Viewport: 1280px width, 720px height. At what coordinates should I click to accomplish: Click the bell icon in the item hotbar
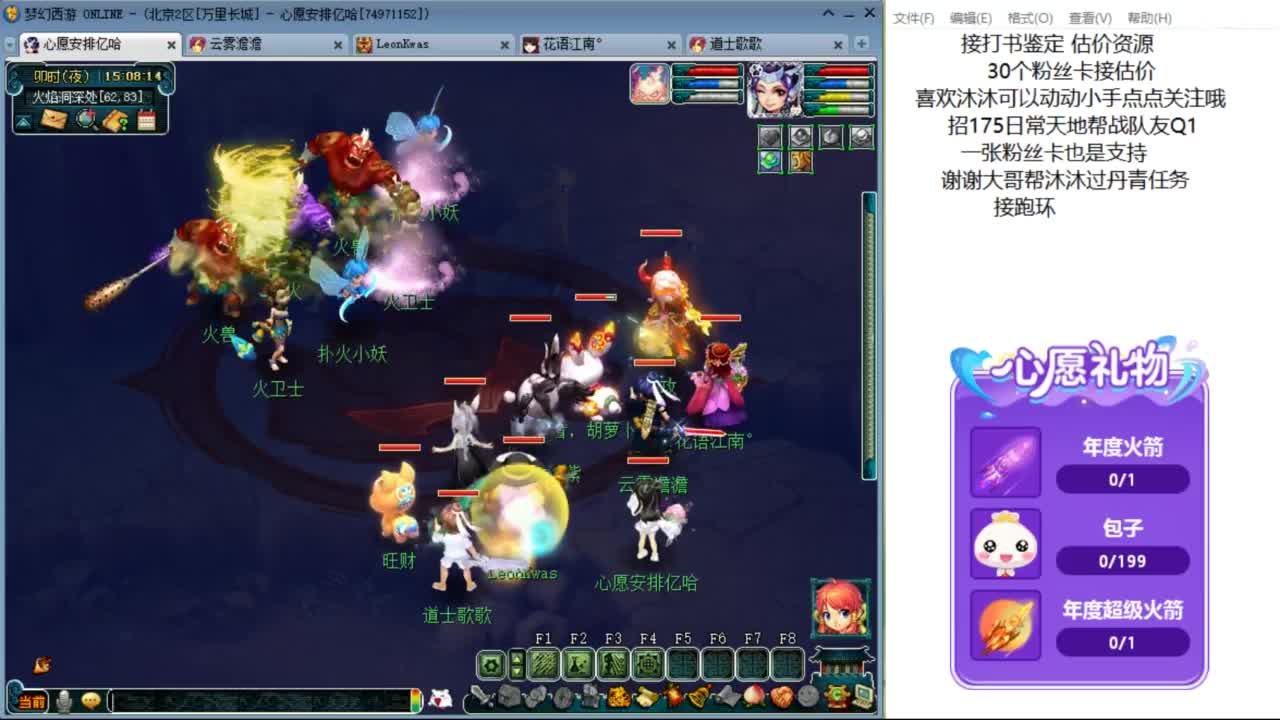click(700, 697)
